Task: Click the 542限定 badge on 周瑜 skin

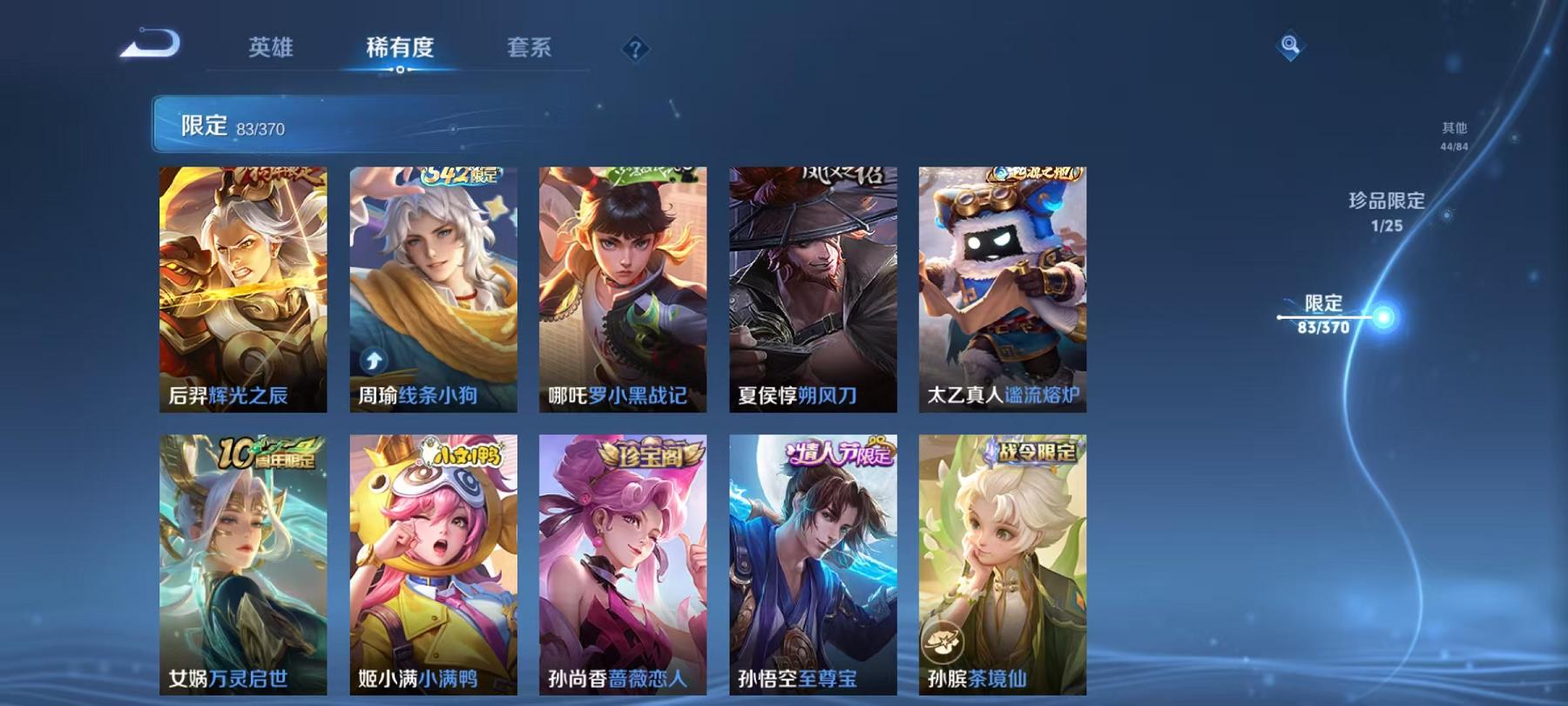Action: point(461,175)
